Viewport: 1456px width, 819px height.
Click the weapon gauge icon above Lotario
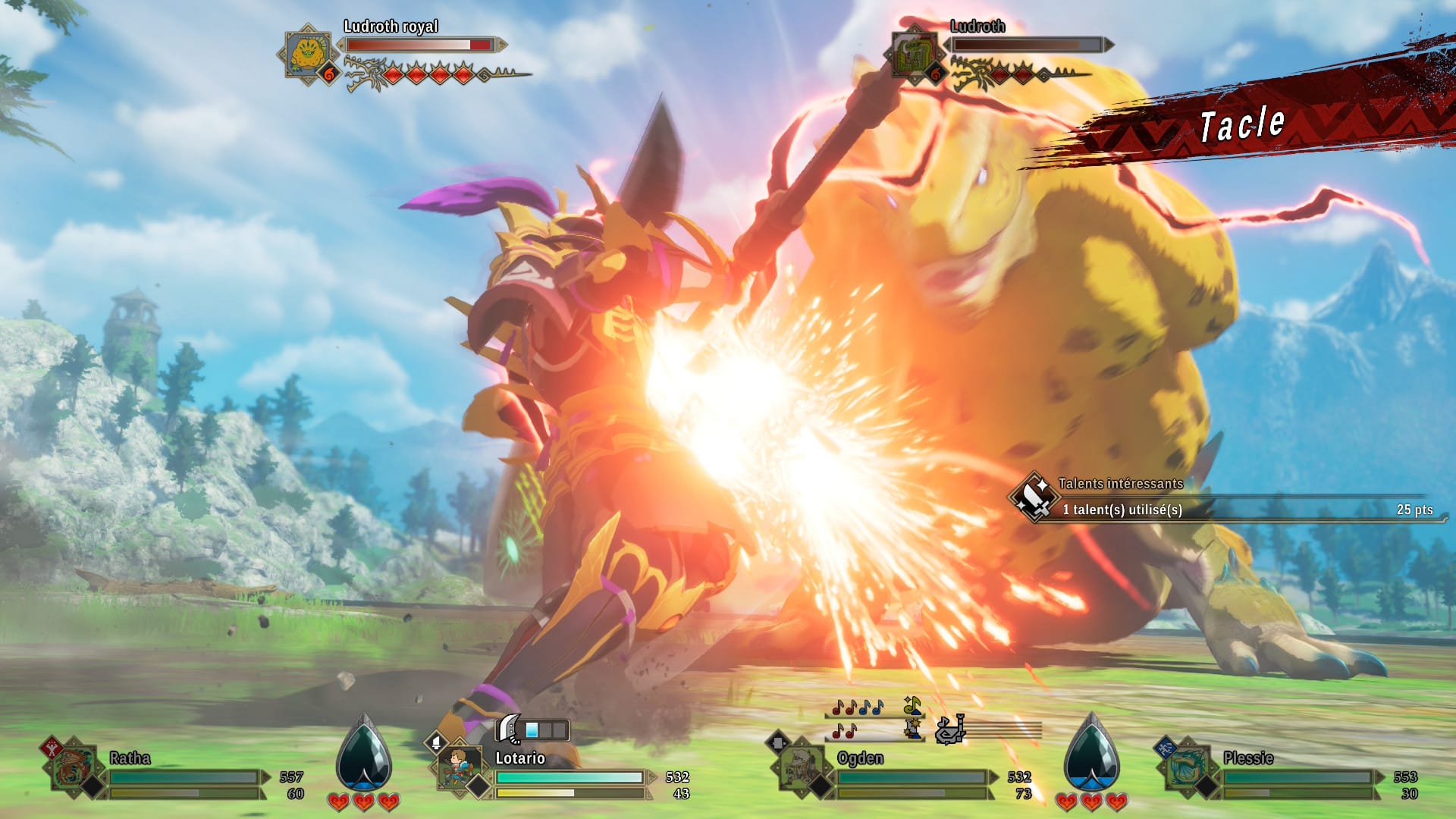510,729
